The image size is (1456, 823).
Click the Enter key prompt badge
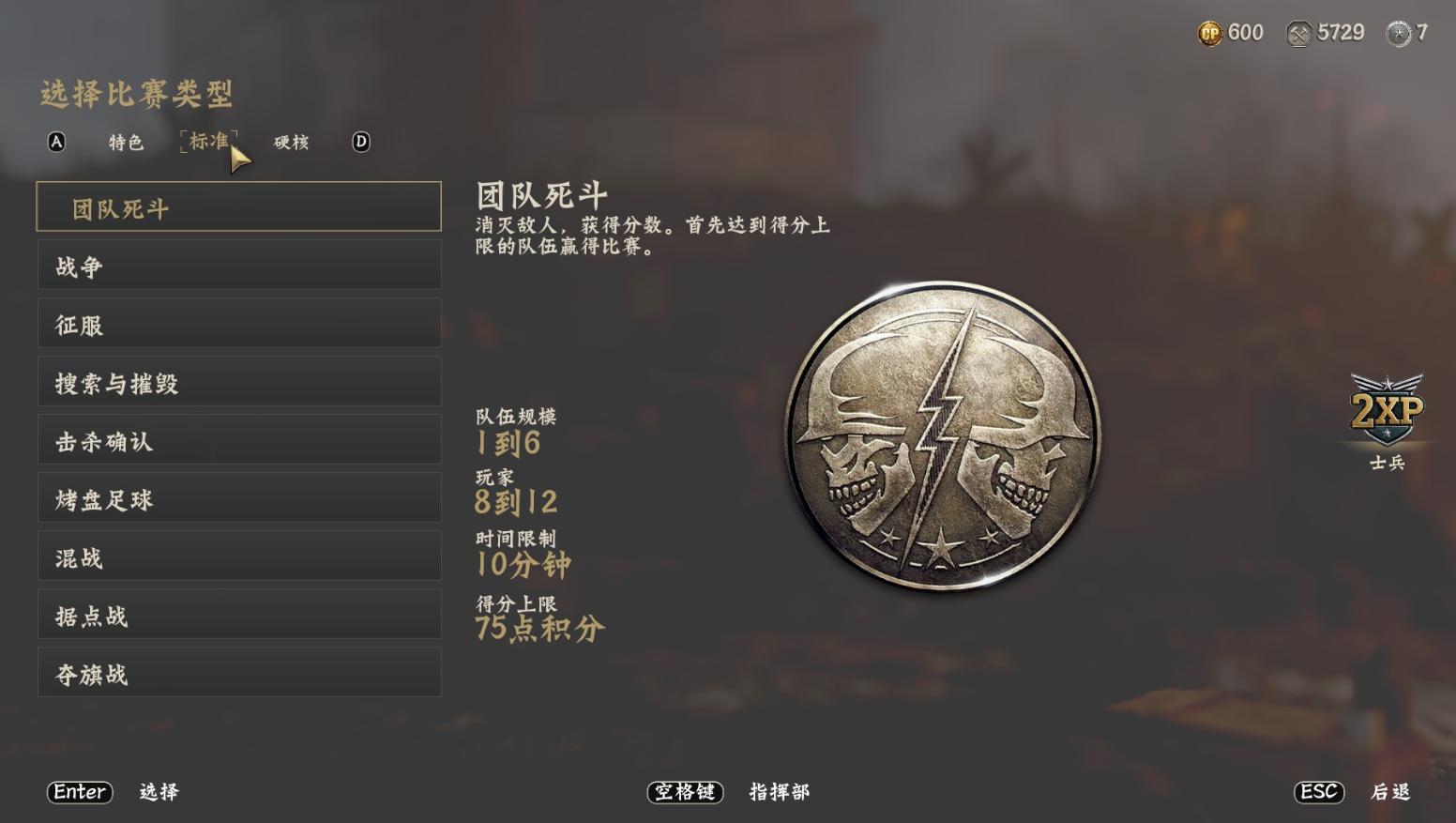[79, 793]
